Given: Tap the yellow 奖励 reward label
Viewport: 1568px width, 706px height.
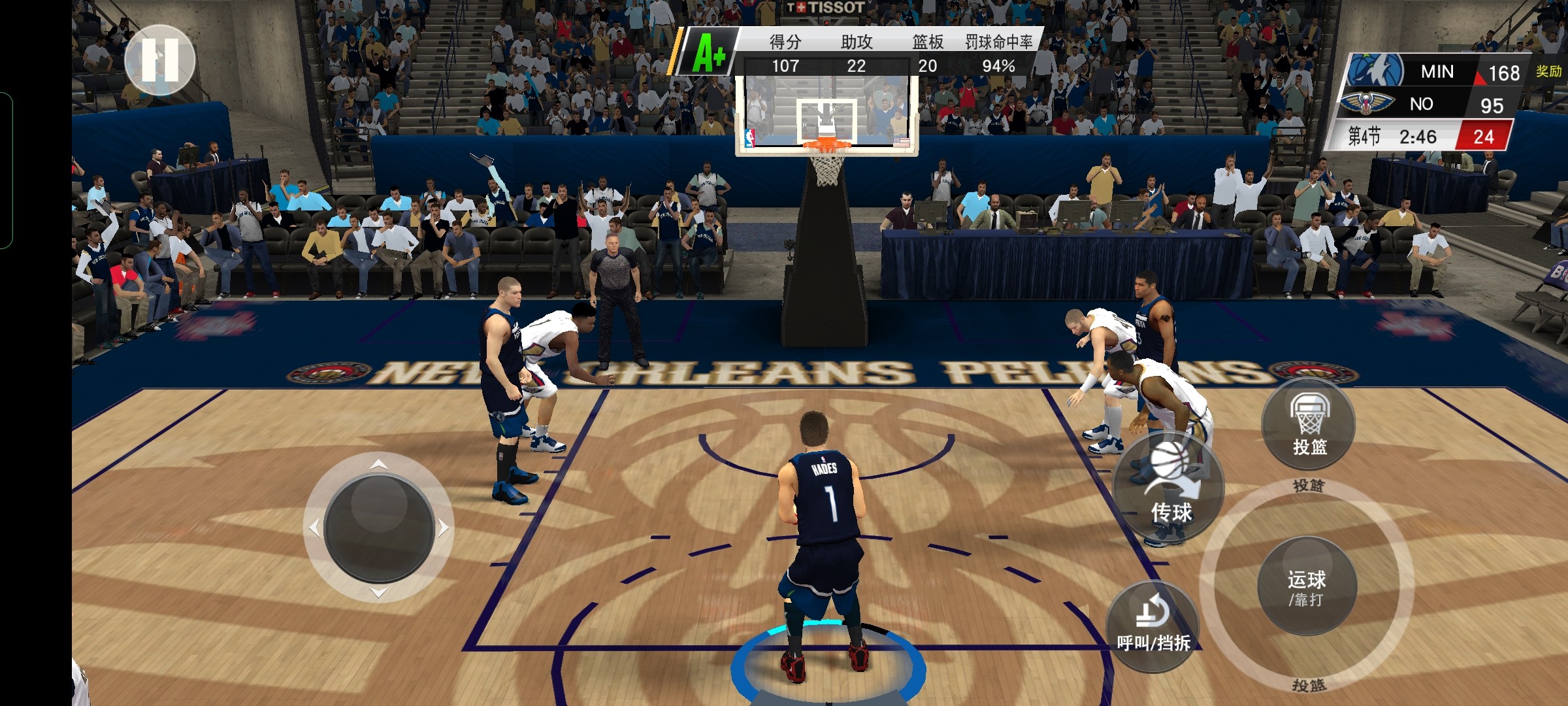Looking at the screenshot, I should click(1548, 71).
